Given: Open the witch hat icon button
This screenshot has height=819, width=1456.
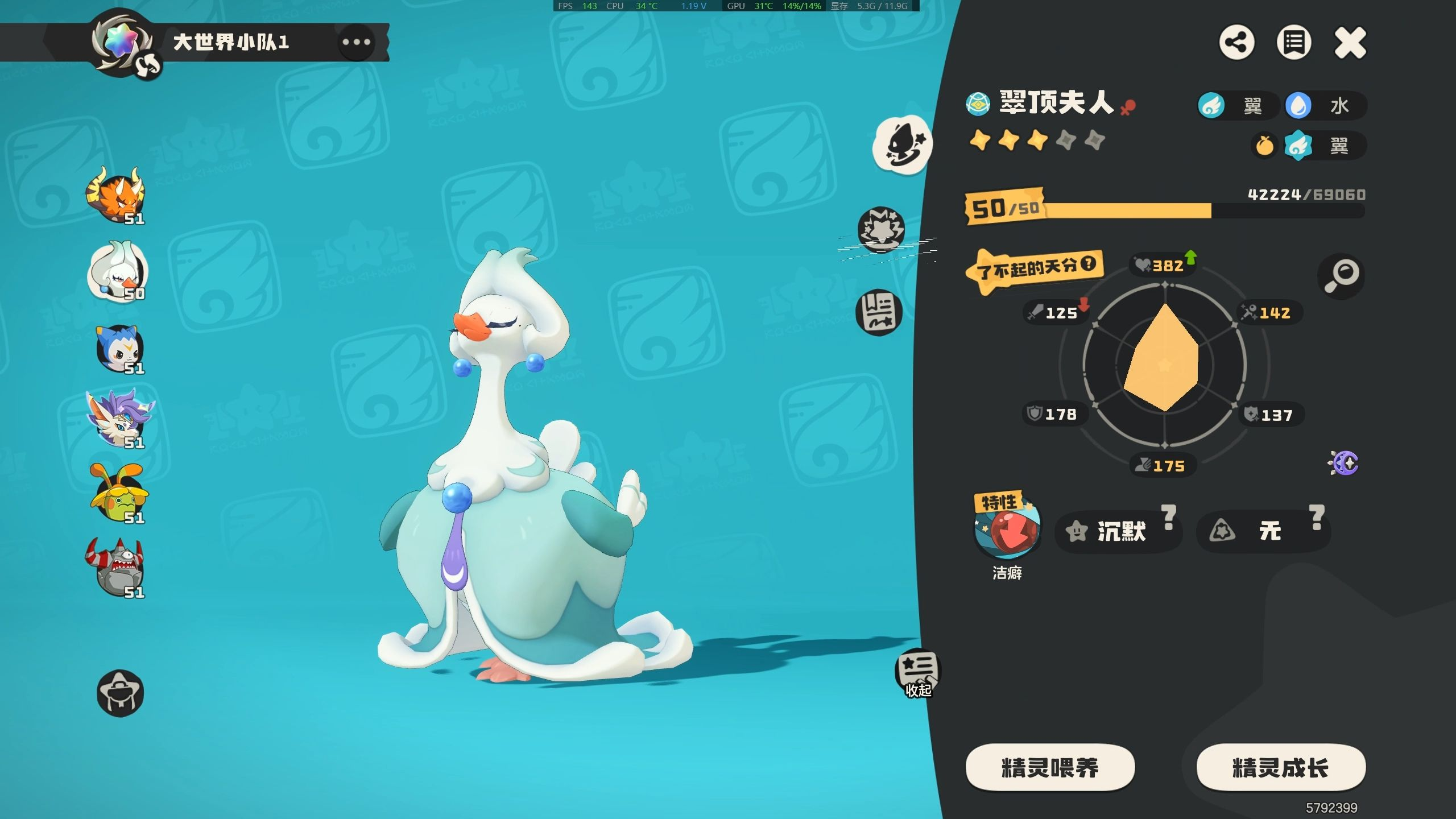Looking at the screenshot, I should pyautogui.click(x=120, y=693).
